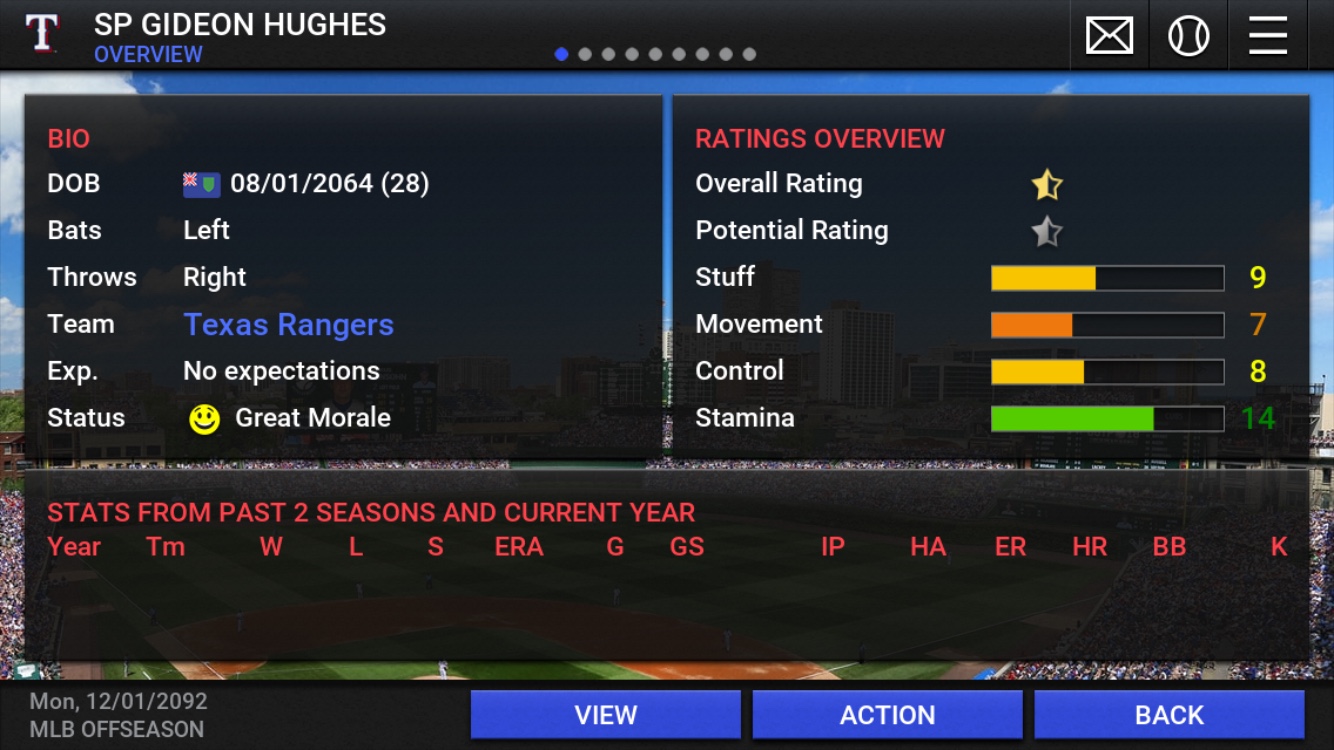Image resolution: width=1334 pixels, height=750 pixels.
Task: Open the ACTION menu
Action: (x=887, y=715)
